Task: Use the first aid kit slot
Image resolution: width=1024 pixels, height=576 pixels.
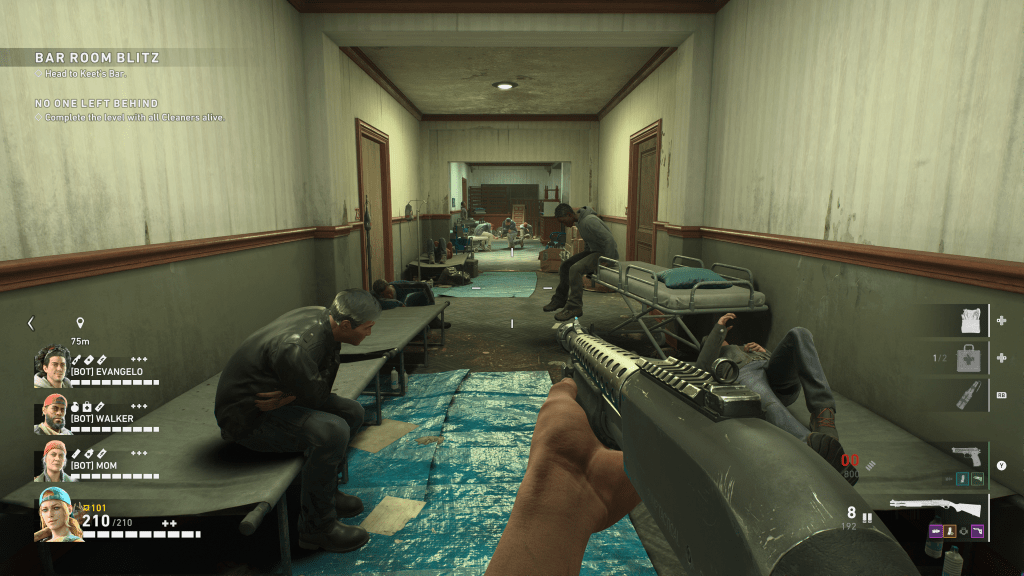Action: (x=968, y=357)
